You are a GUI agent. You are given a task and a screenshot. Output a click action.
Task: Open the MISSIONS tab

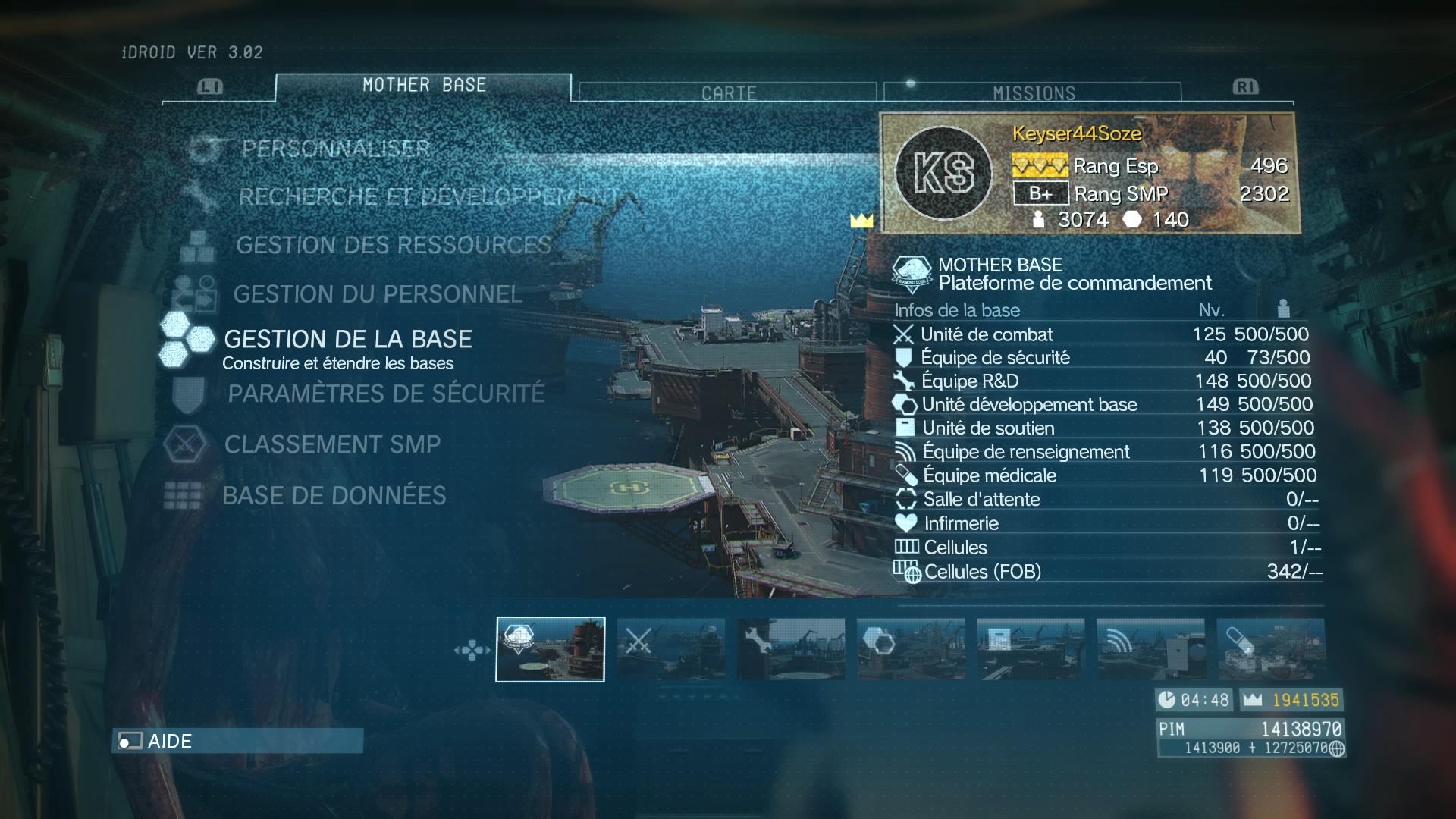1033,93
